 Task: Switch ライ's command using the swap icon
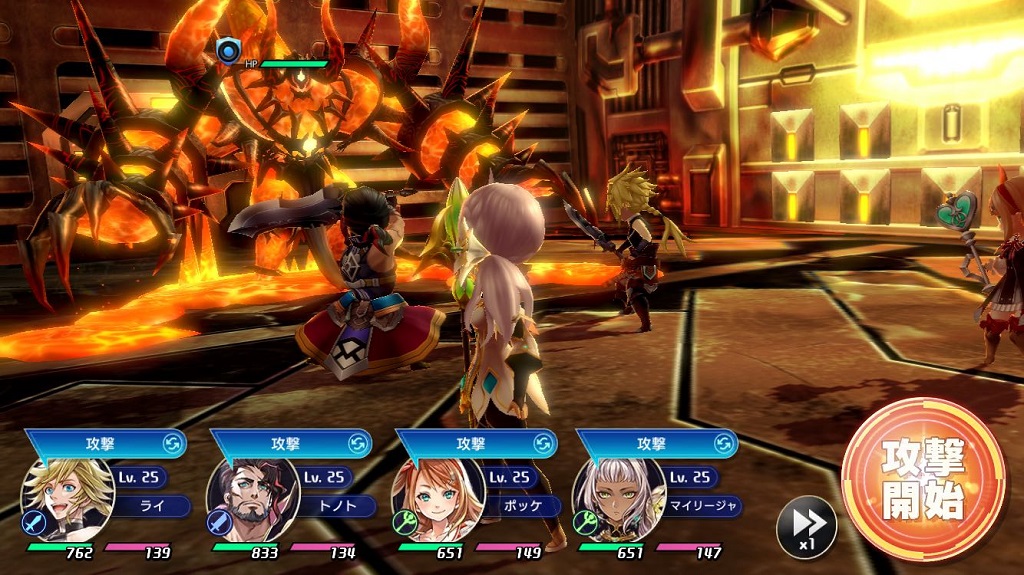173,443
